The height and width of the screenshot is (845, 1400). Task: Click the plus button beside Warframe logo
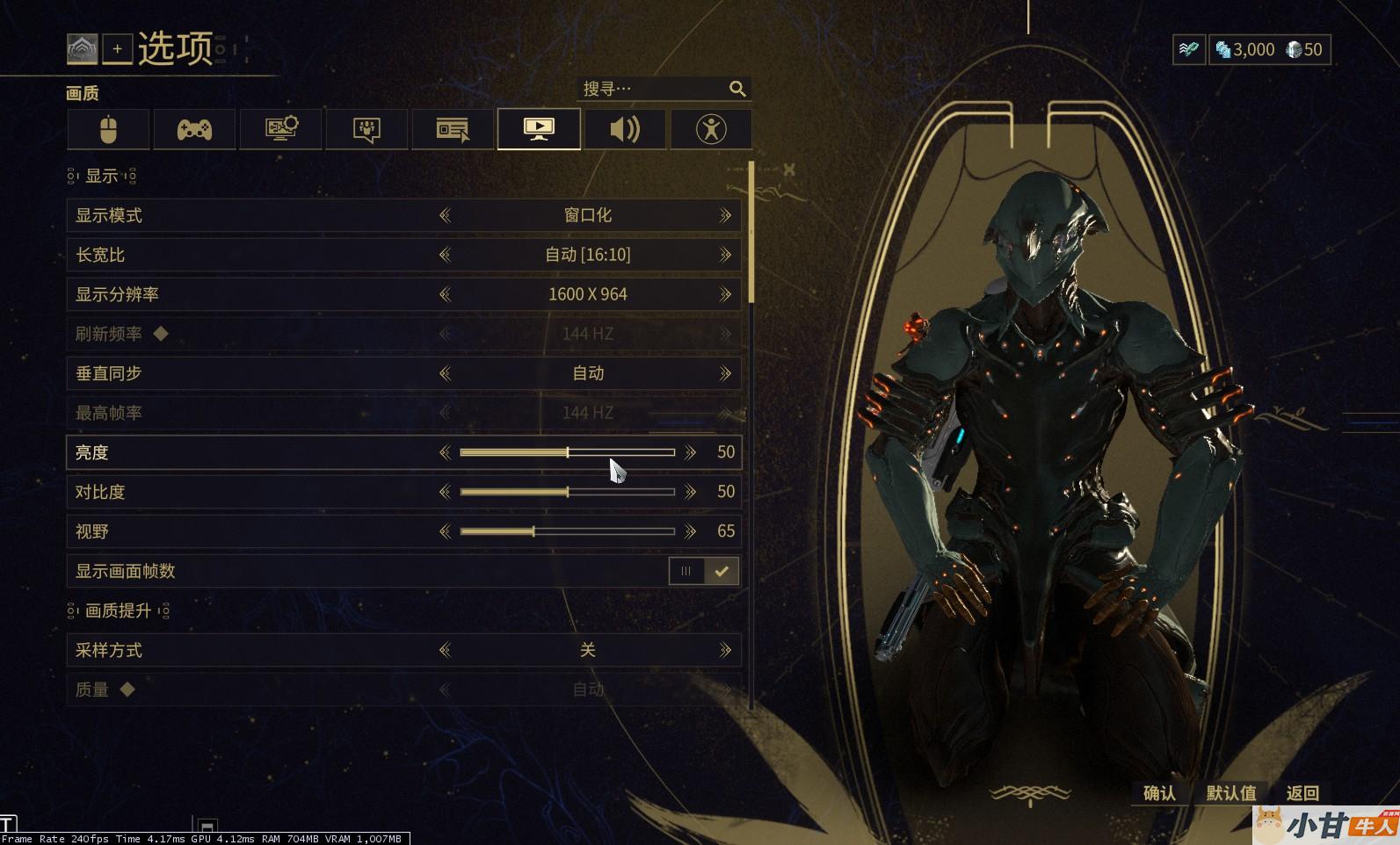[x=117, y=49]
